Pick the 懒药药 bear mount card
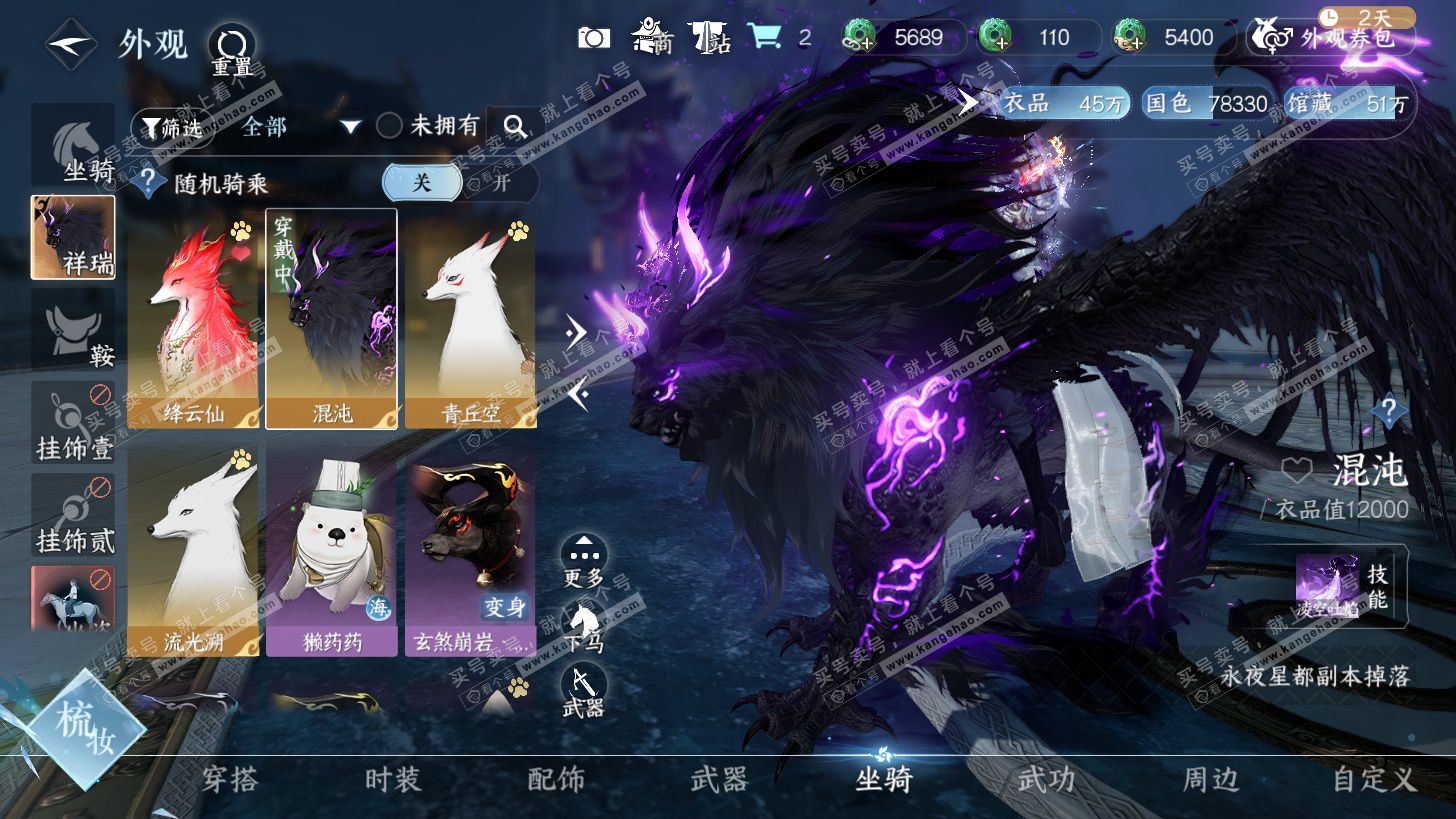Screen dimensions: 1456x819 click(x=332, y=550)
